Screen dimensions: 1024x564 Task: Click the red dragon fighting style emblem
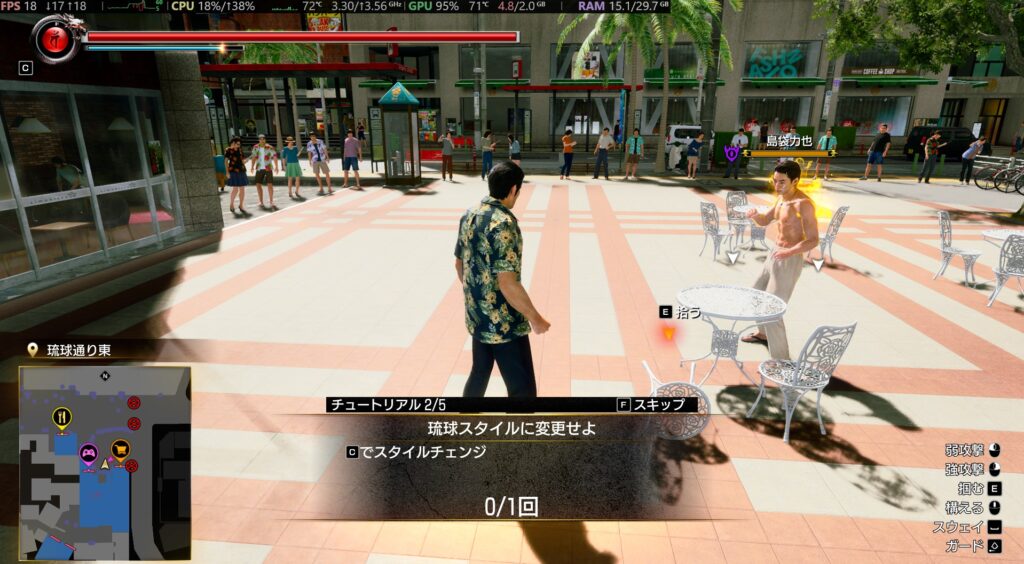pos(58,38)
